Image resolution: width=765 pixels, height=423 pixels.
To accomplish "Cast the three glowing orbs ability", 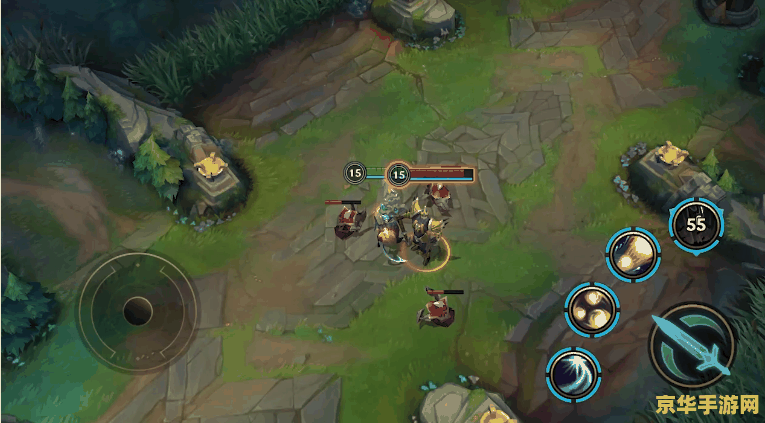I will (x=591, y=308).
